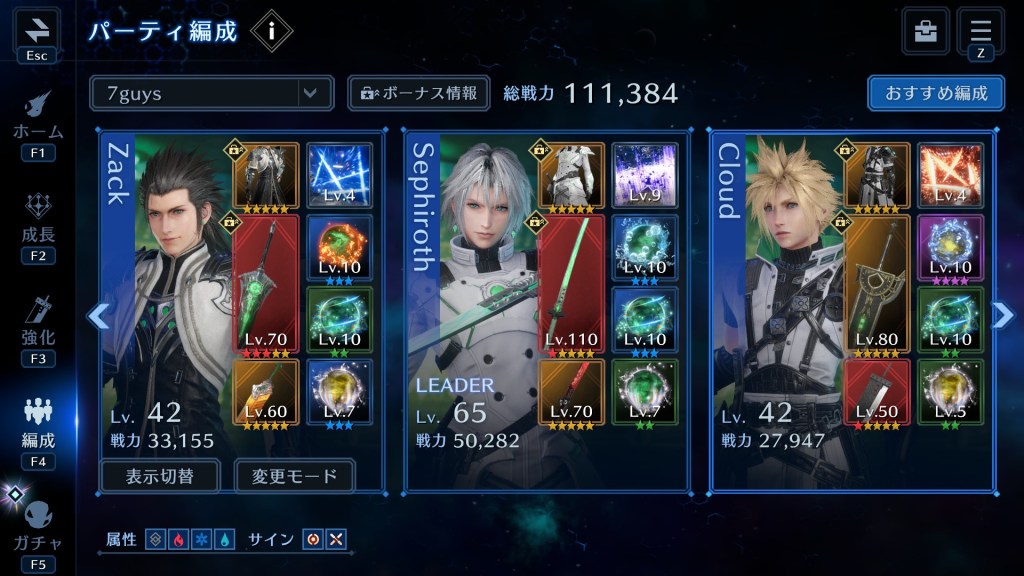Screen dimensions: 1024x576
Task: Open the ガチャ gacha menu
Action: click(38, 531)
